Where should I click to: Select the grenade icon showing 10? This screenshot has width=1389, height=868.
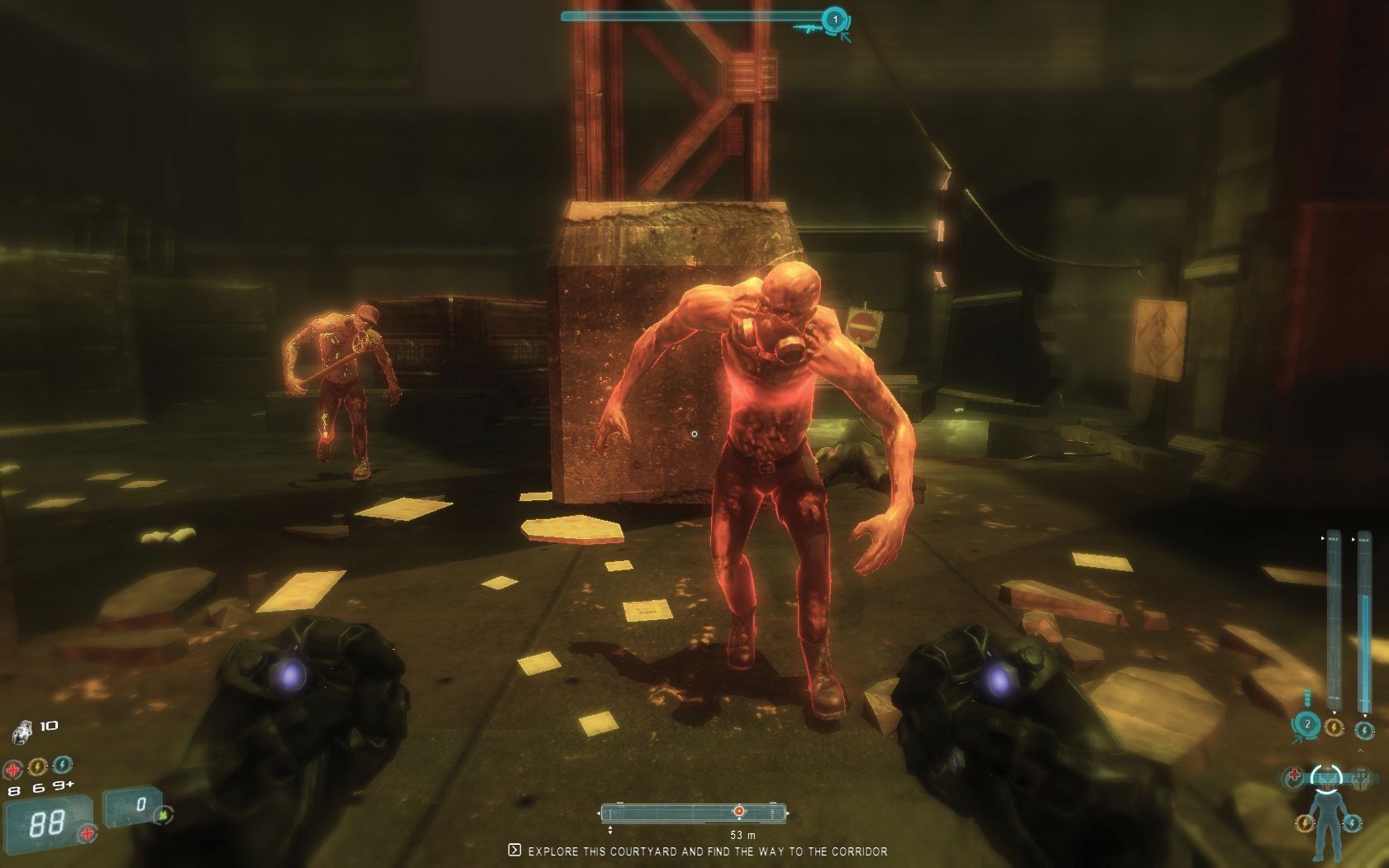[21, 732]
